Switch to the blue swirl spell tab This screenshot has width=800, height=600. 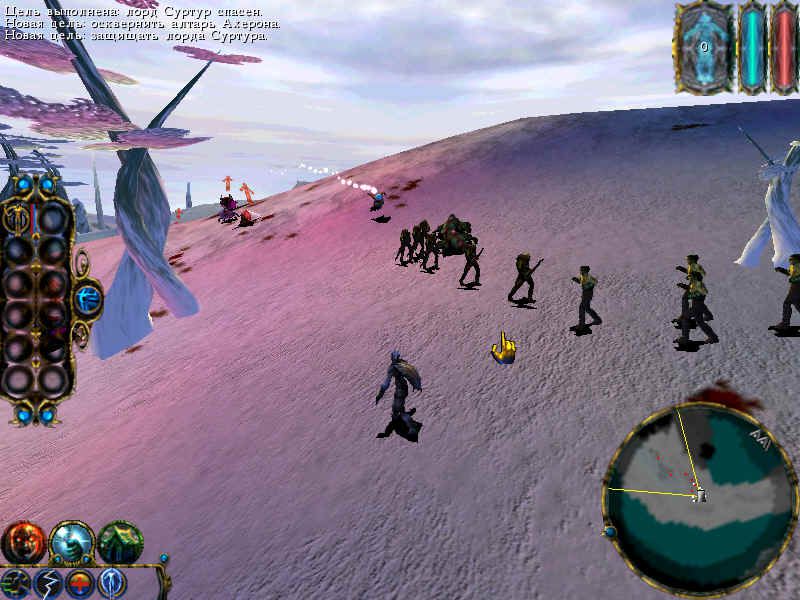[71, 543]
